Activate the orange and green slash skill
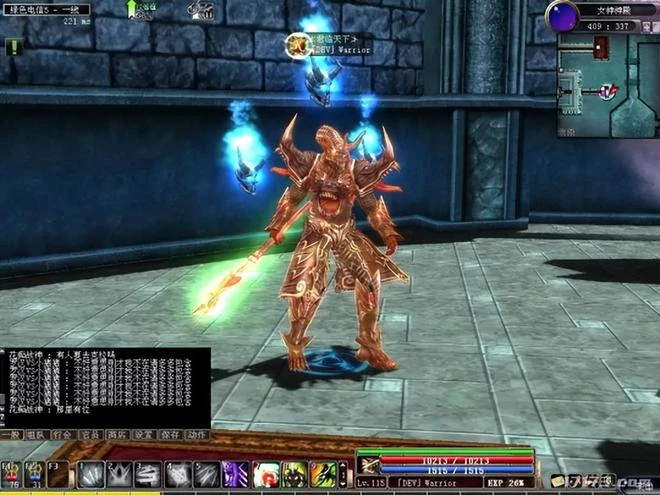This screenshot has height=495, width=660. pos(323,474)
